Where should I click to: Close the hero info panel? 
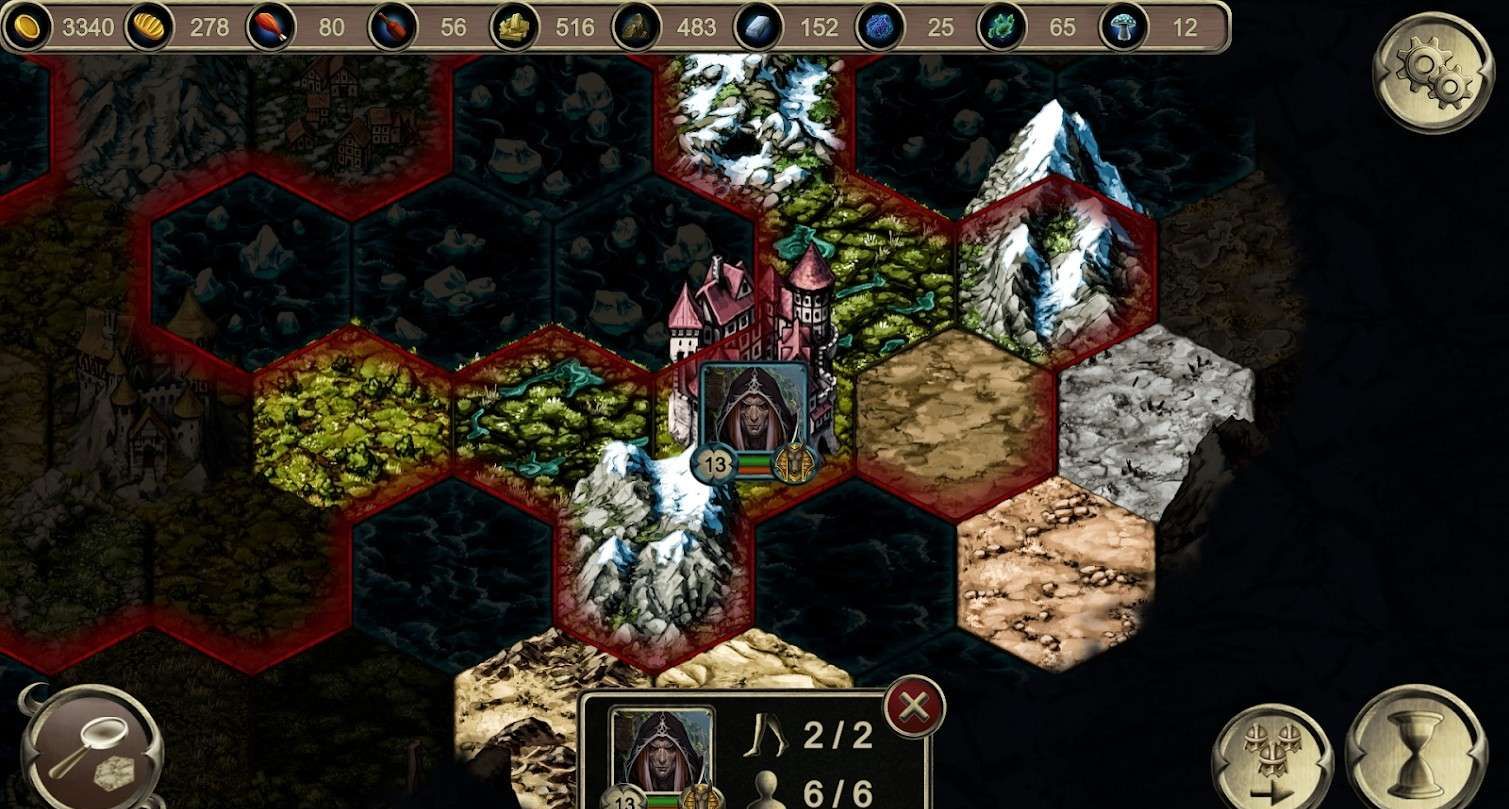(x=914, y=707)
